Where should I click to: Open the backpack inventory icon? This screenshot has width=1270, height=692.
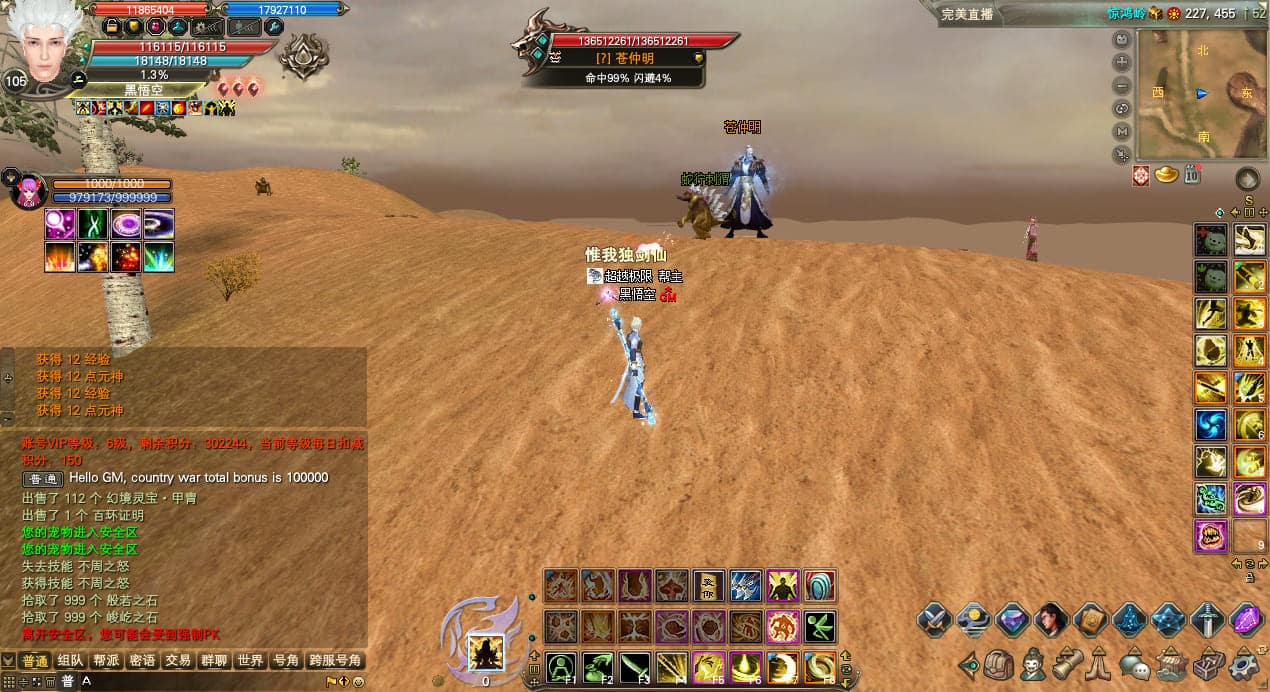(999, 664)
